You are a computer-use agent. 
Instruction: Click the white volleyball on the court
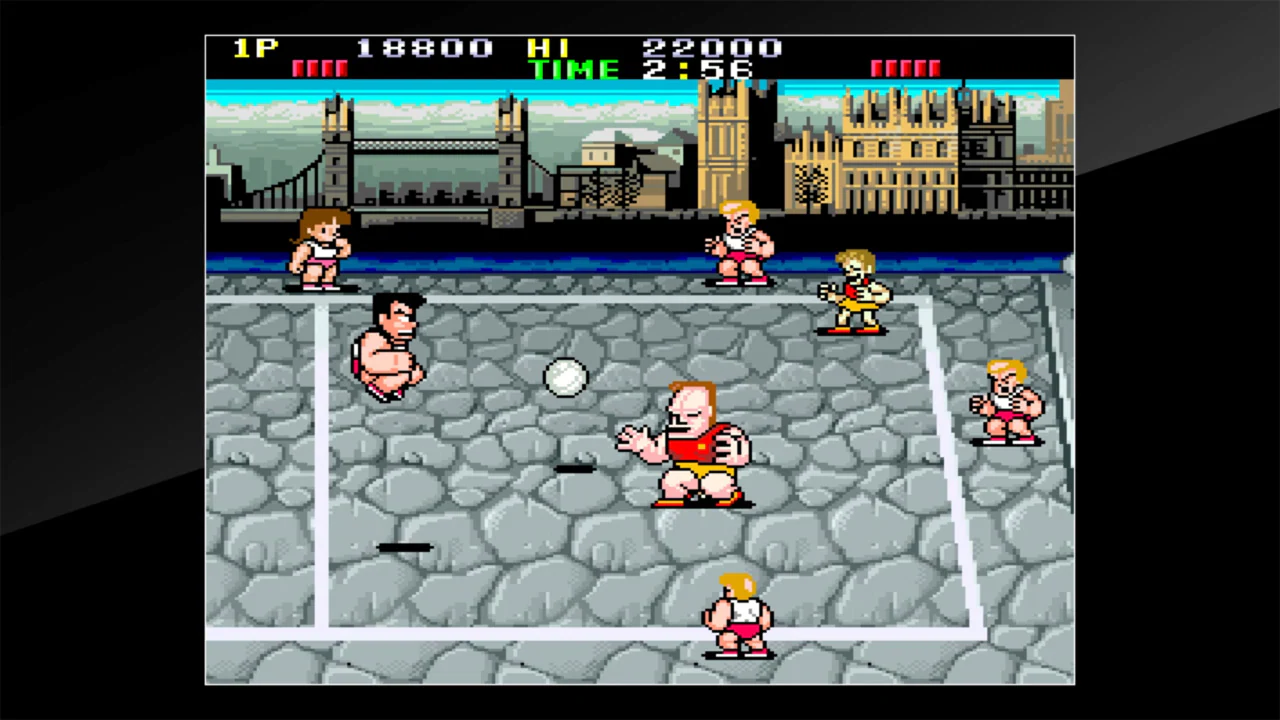pos(565,377)
